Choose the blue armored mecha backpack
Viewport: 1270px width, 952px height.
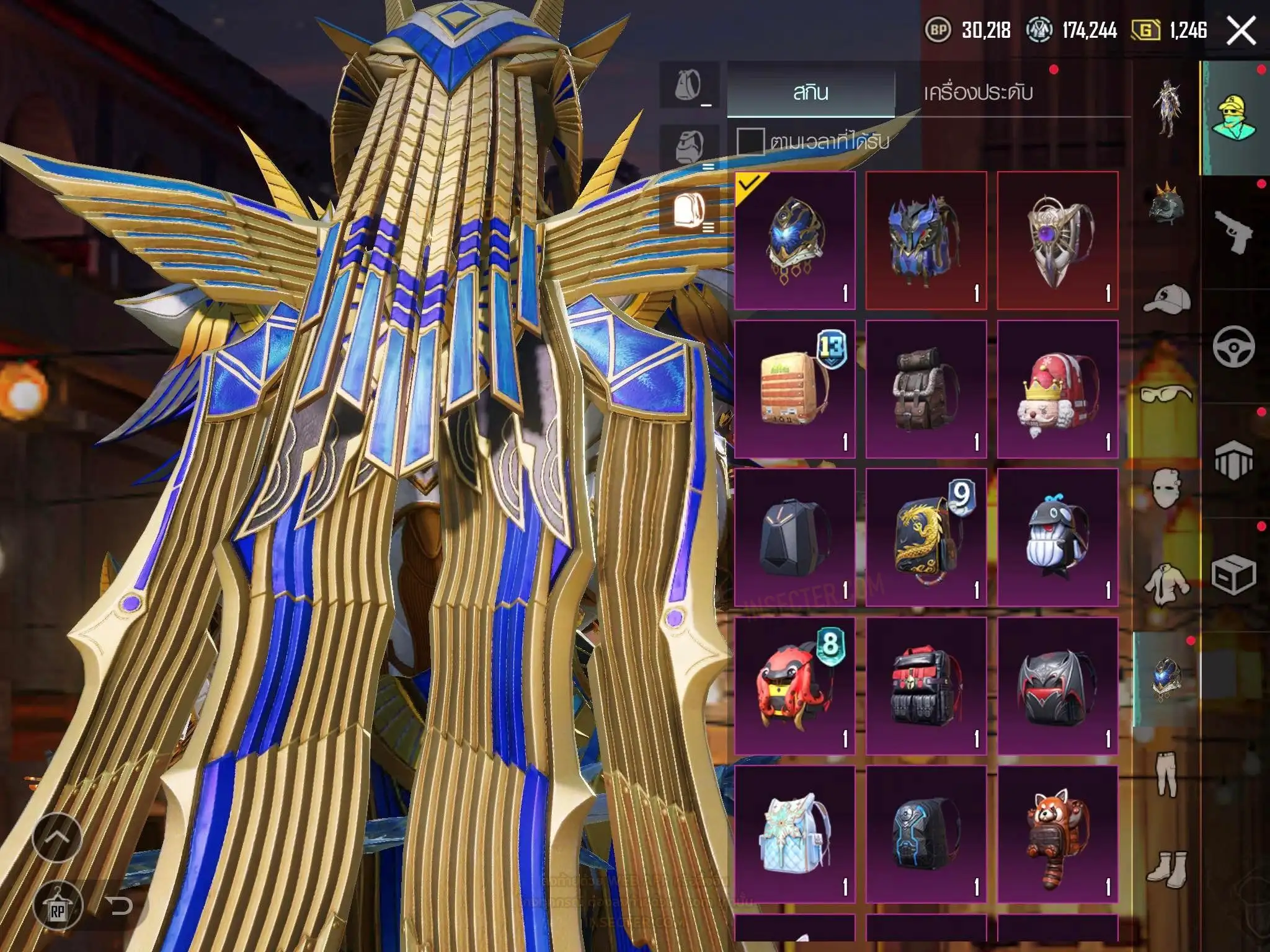coord(926,240)
